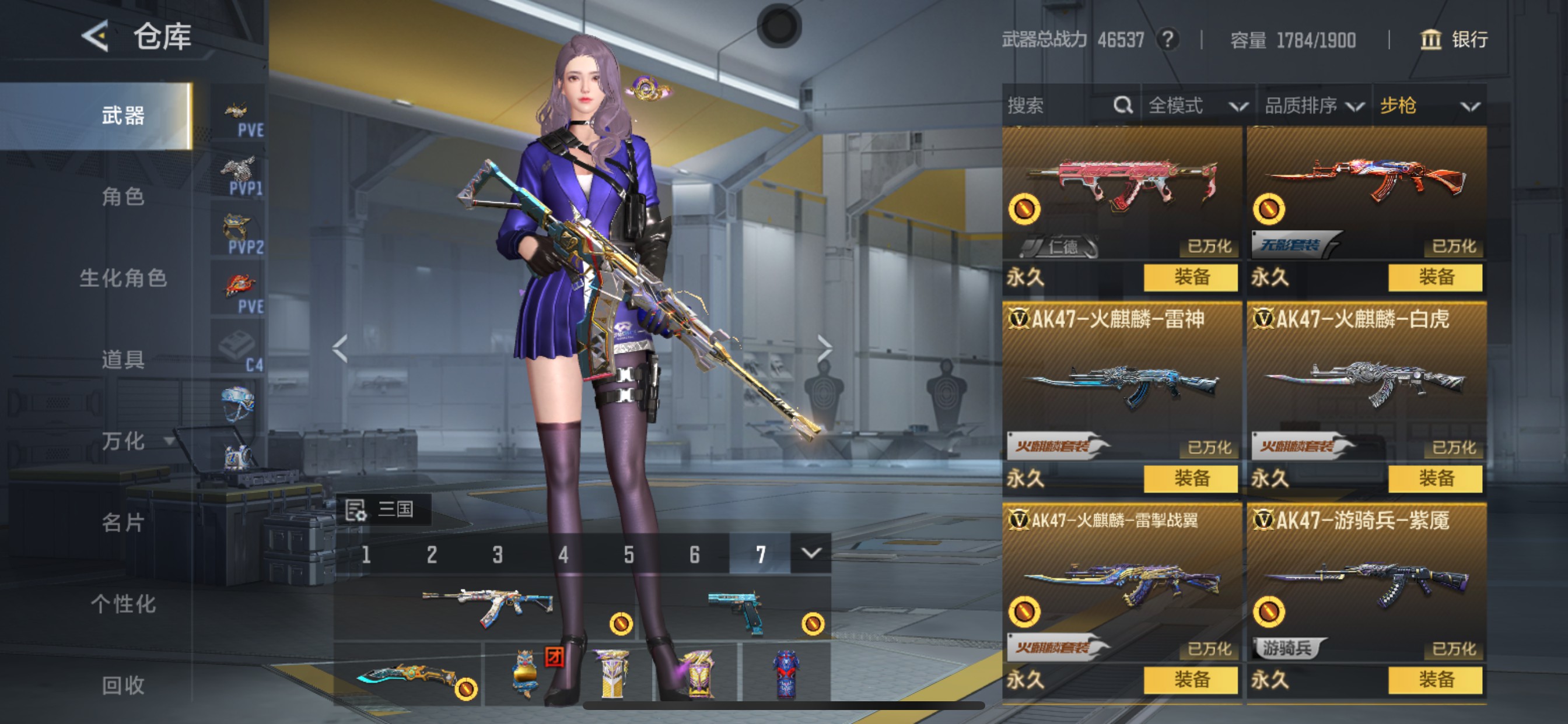Go back from the 仓库 screen
The image size is (1568, 724).
point(96,36)
